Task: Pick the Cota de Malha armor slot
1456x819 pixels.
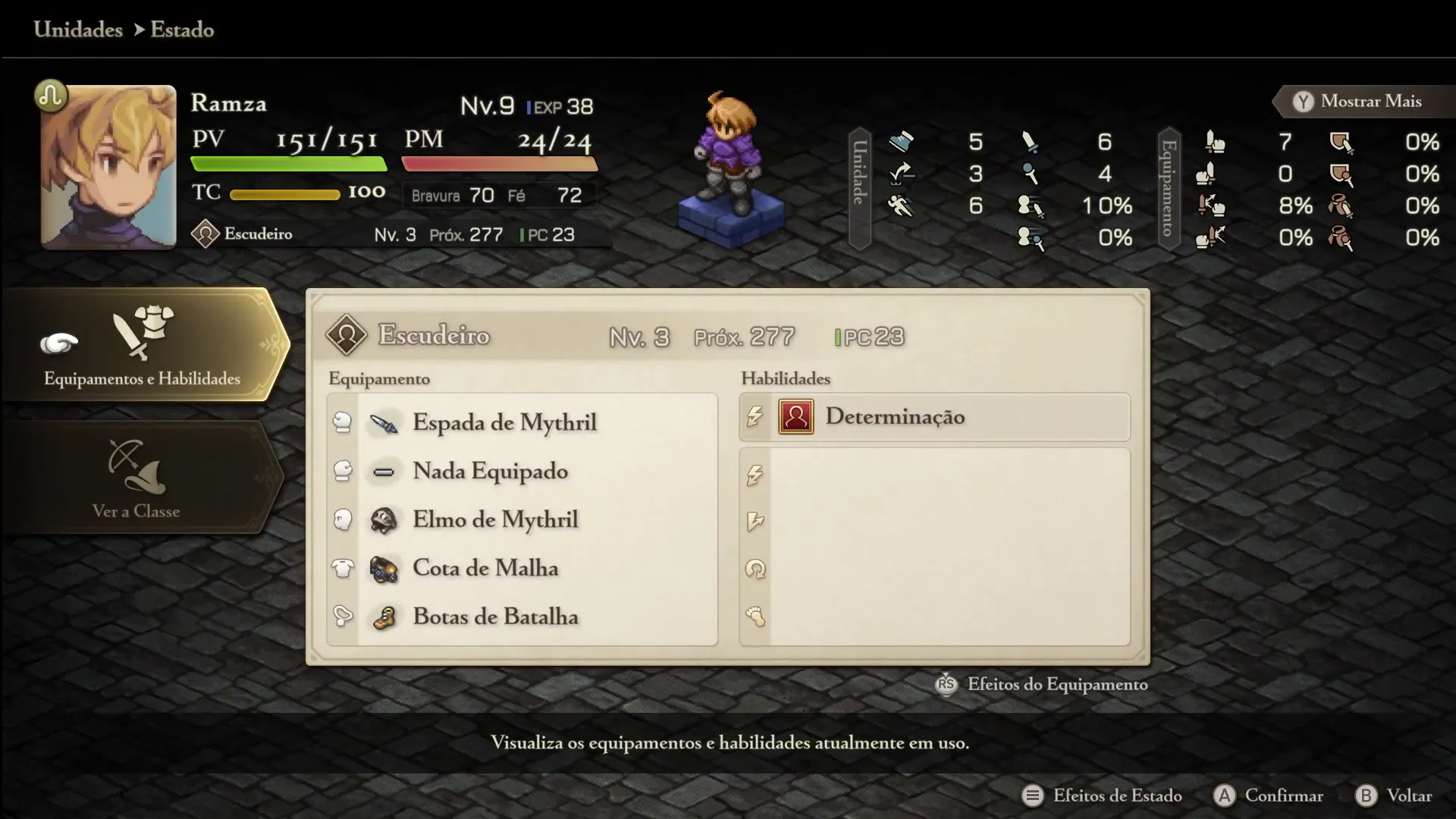Action: [485, 568]
